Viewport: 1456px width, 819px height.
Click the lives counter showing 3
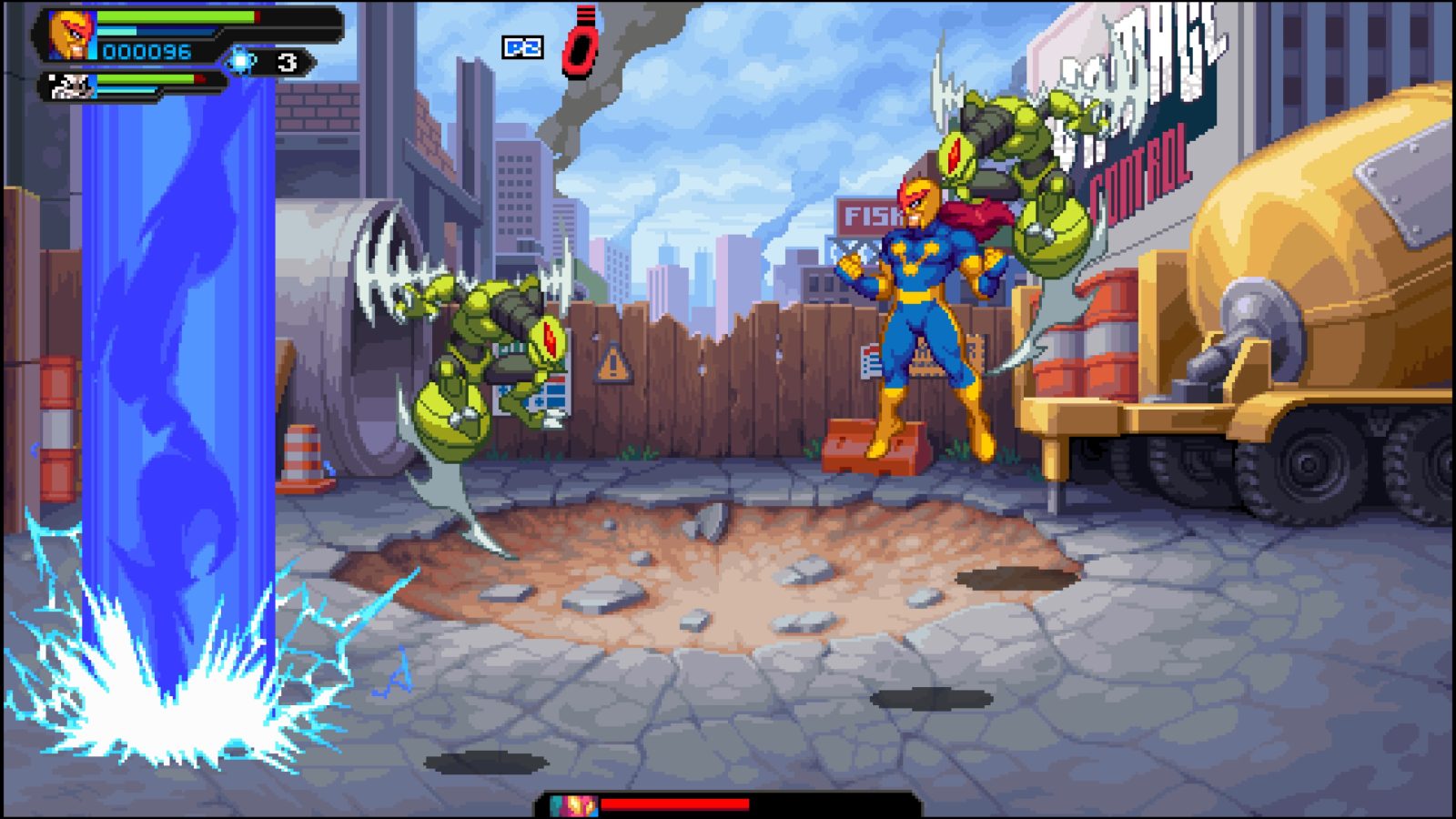[288, 62]
